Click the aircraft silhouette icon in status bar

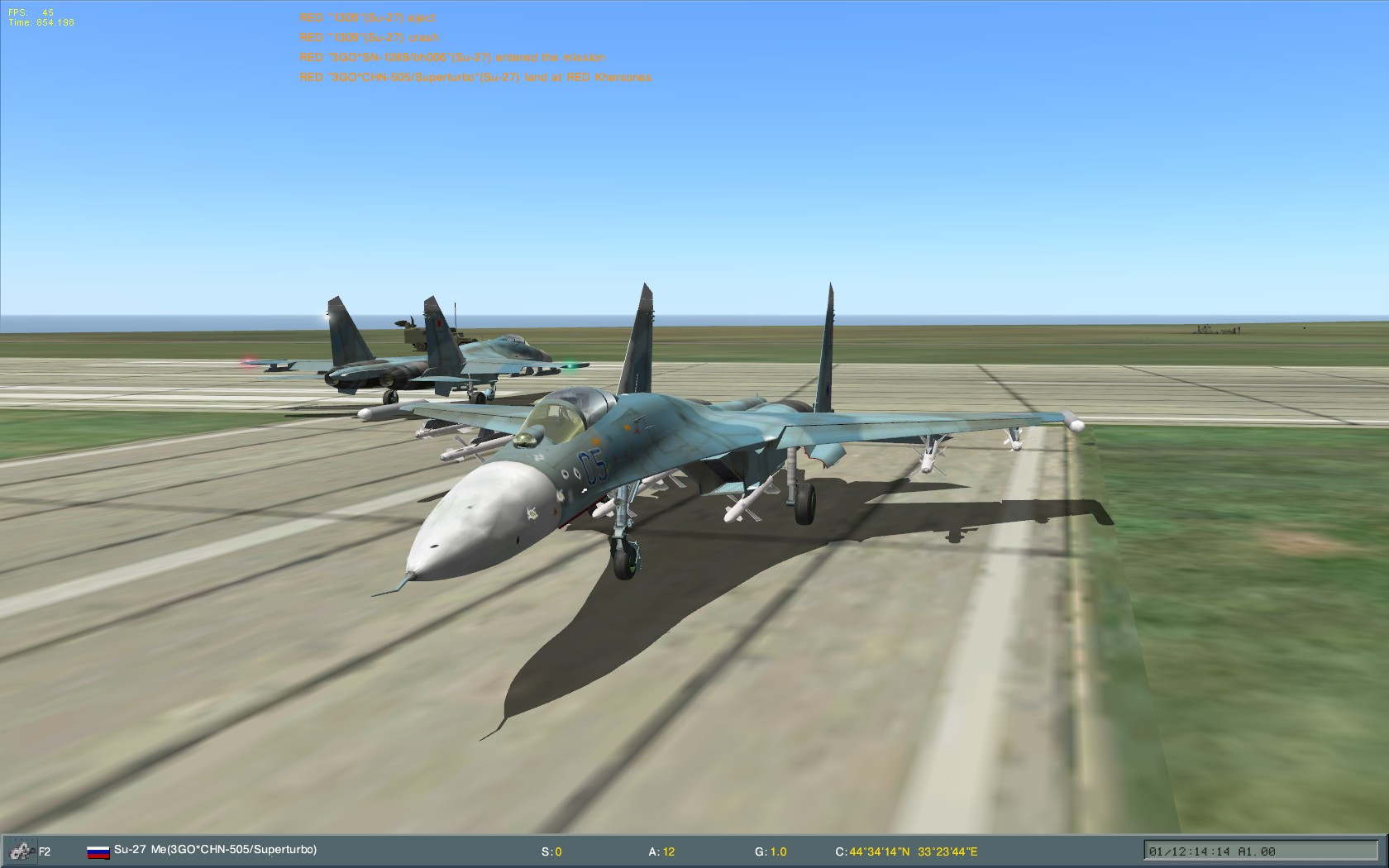point(22,849)
